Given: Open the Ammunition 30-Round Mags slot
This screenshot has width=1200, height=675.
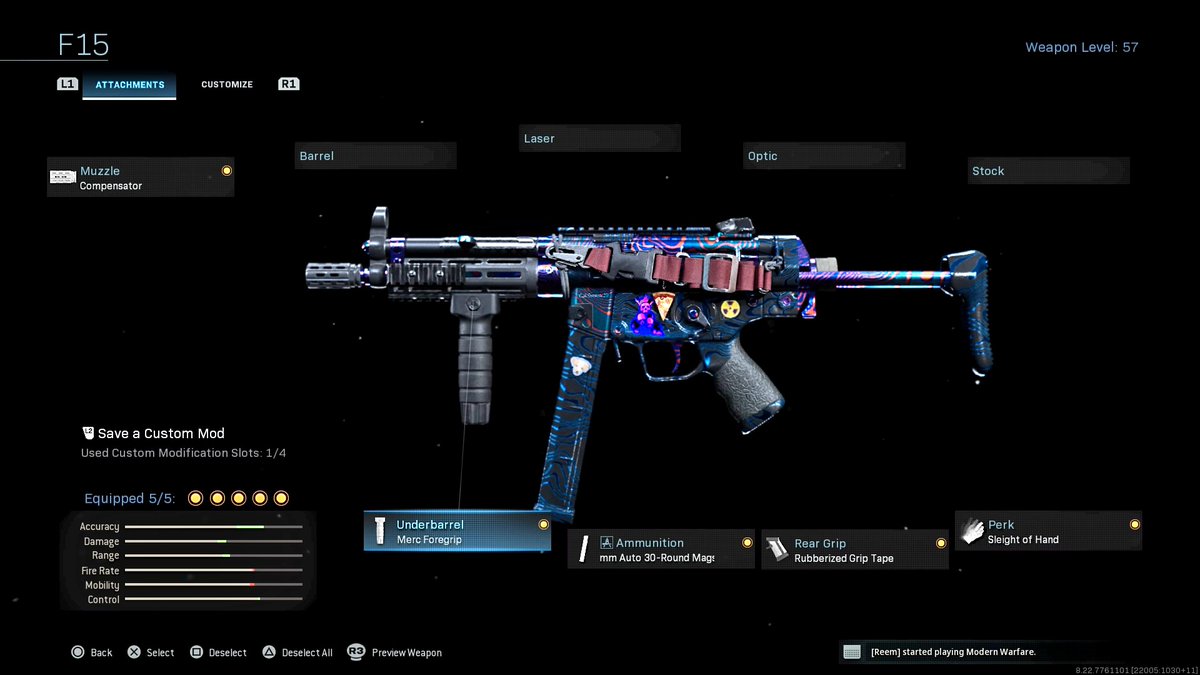Looking at the screenshot, I should point(661,550).
